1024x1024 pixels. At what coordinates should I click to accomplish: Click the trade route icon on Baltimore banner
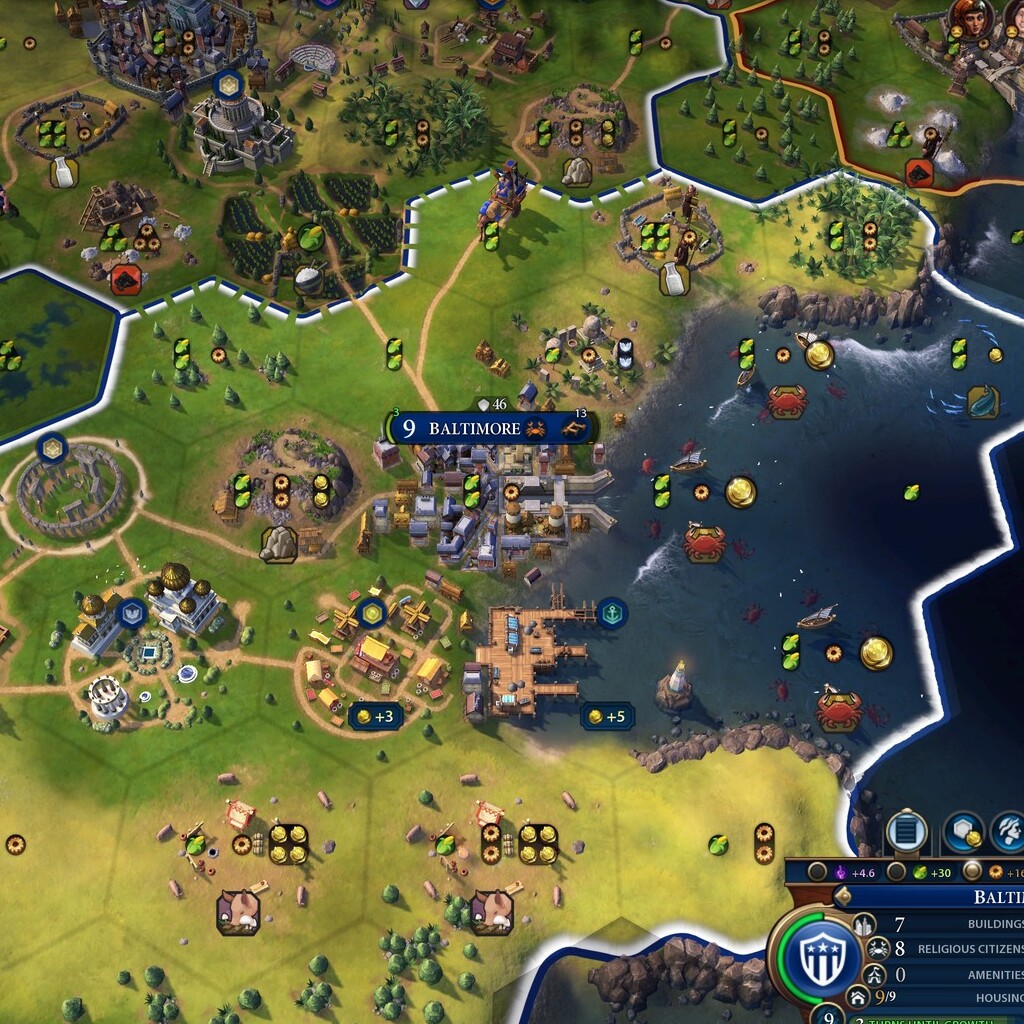pyautogui.click(x=573, y=429)
